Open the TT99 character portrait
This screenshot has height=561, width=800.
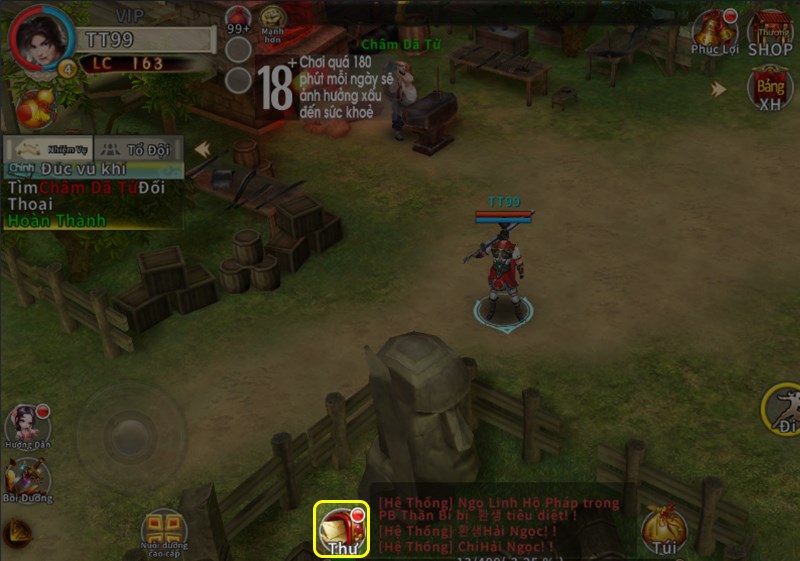(40, 38)
